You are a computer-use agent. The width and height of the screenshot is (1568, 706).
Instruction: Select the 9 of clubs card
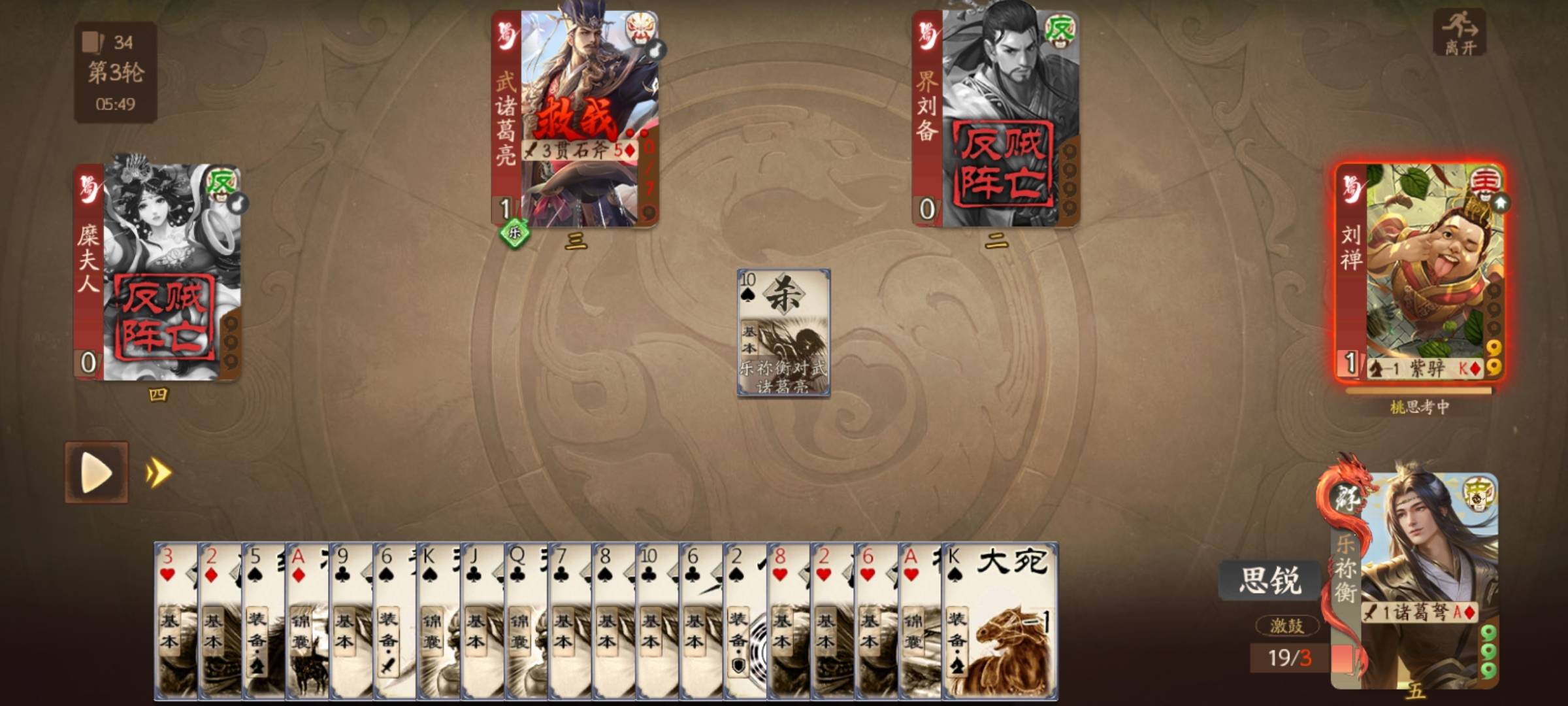(351, 621)
